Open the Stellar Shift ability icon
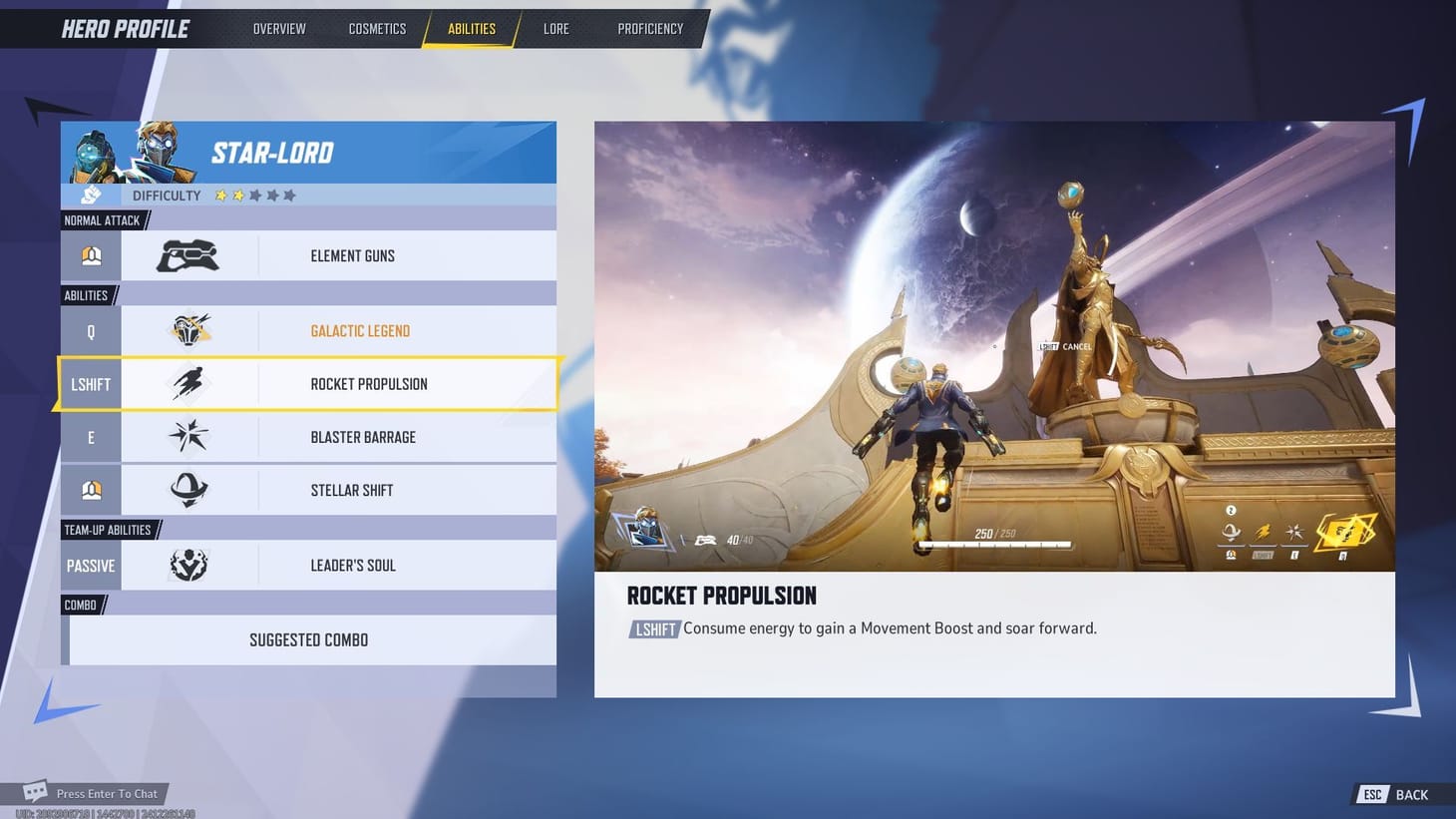The width and height of the screenshot is (1456, 819). (189, 490)
